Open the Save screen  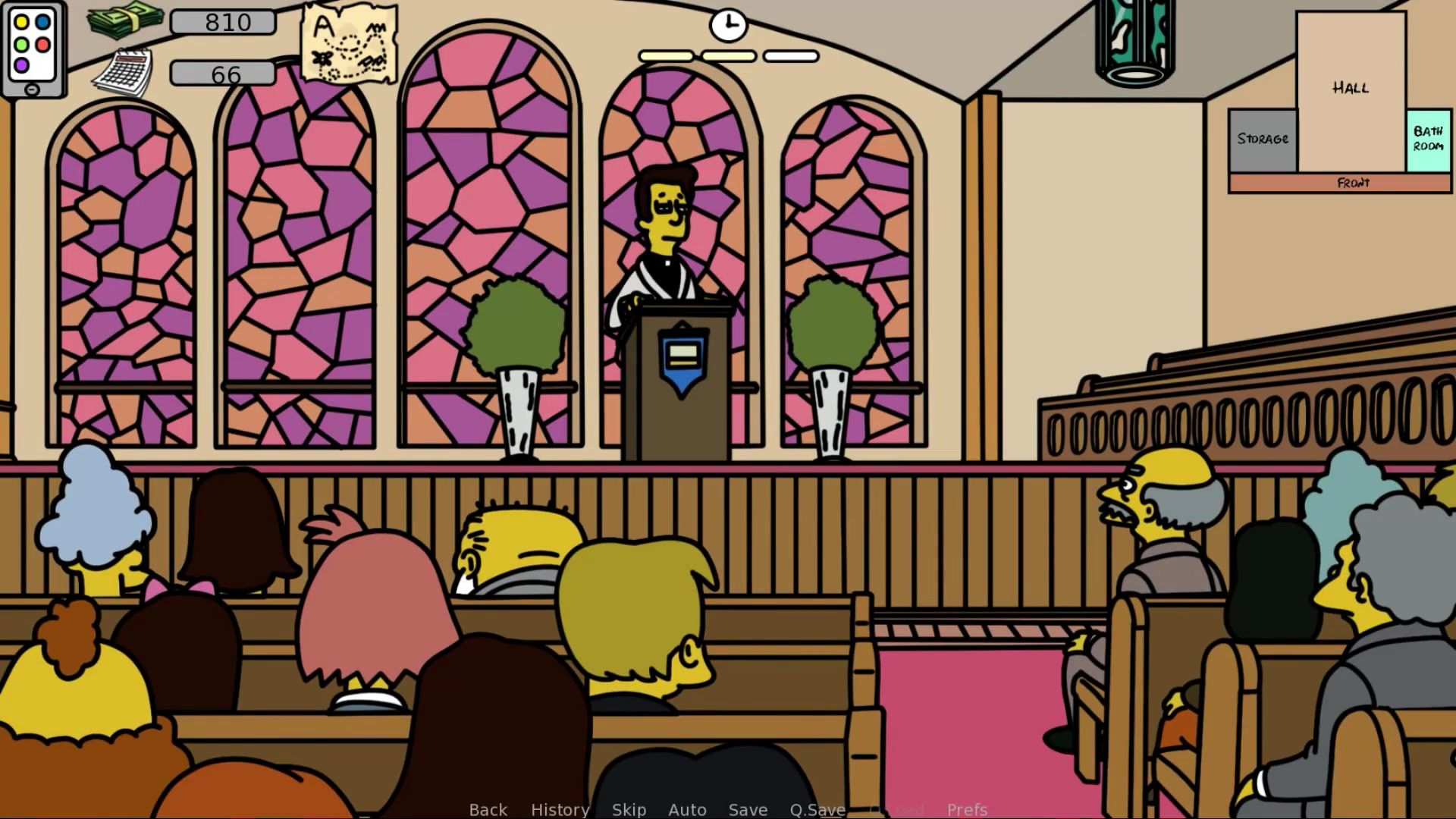pyautogui.click(x=748, y=809)
